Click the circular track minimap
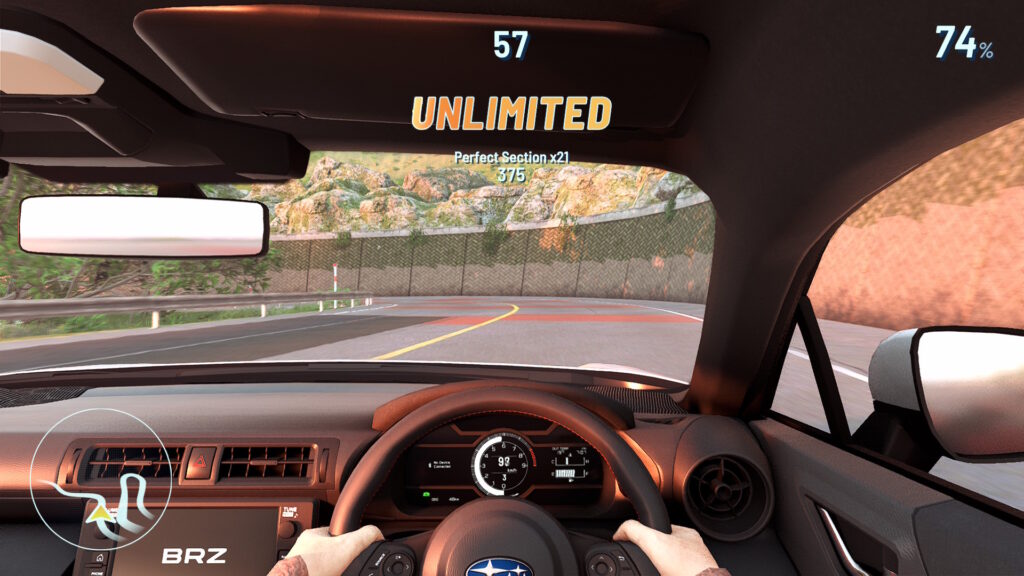 (102, 479)
